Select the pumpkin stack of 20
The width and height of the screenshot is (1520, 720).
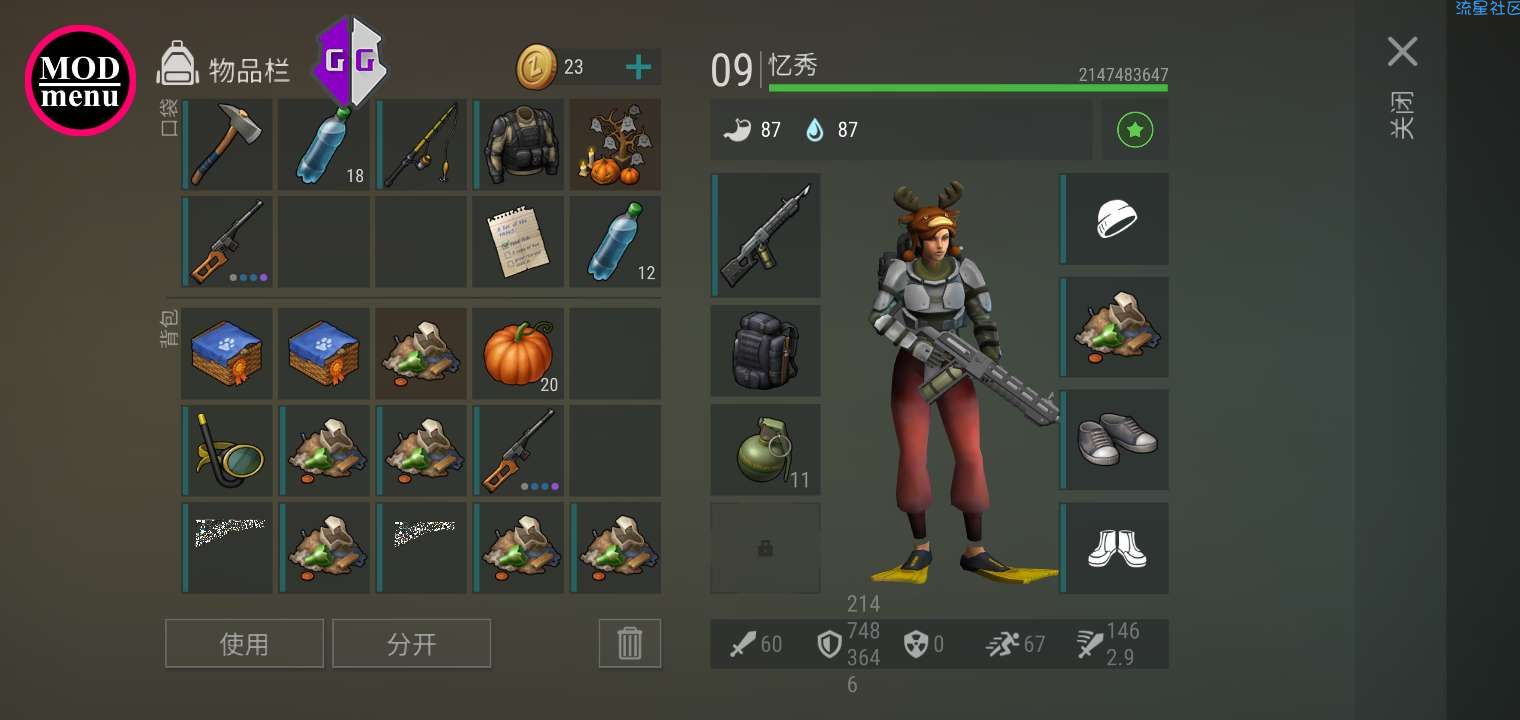518,354
